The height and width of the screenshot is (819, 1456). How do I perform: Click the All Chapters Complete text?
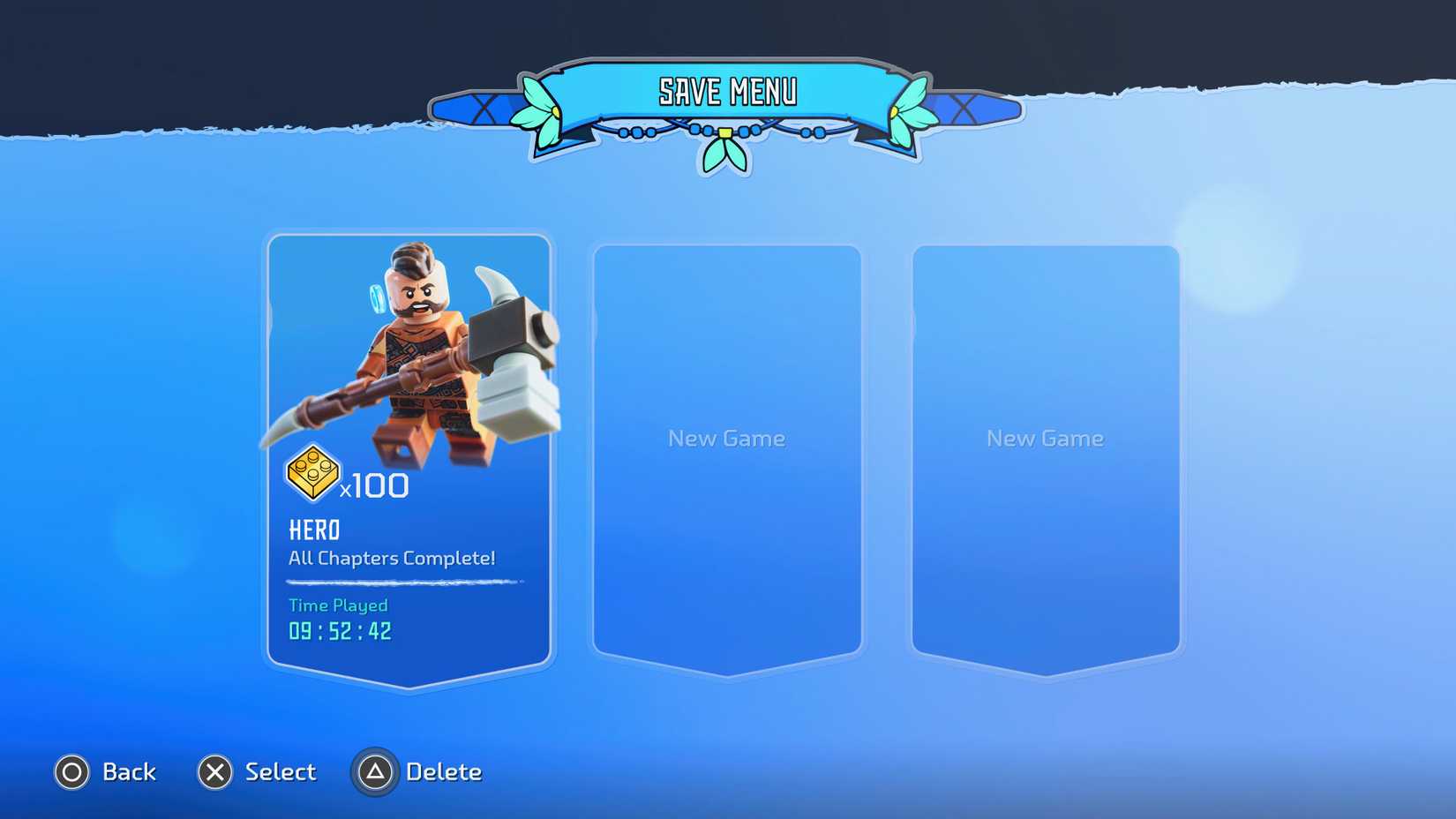tap(391, 558)
